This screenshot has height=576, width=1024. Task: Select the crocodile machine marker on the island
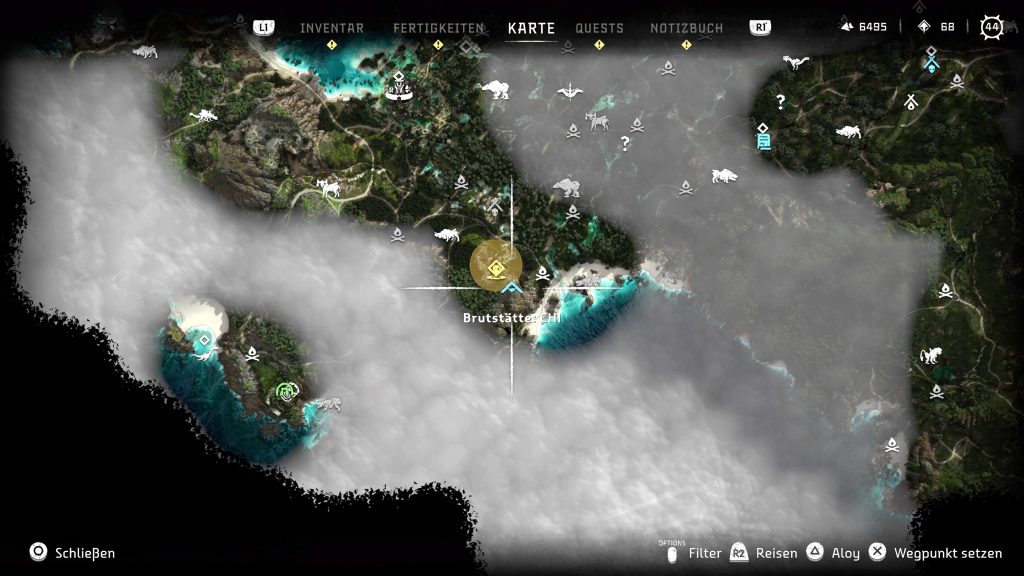(x=327, y=404)
